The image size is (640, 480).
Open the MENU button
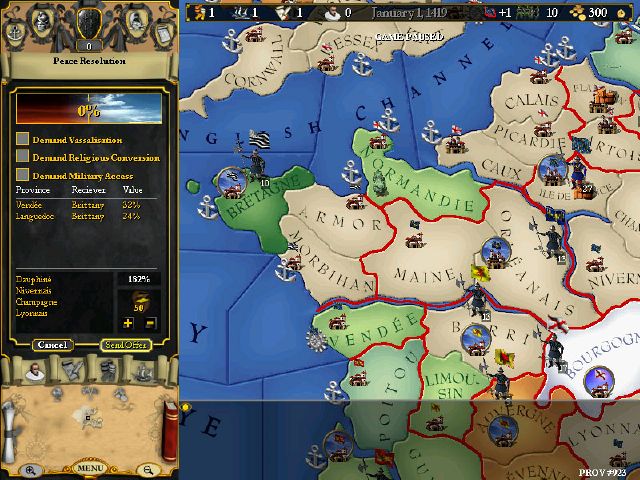point(89,468)
